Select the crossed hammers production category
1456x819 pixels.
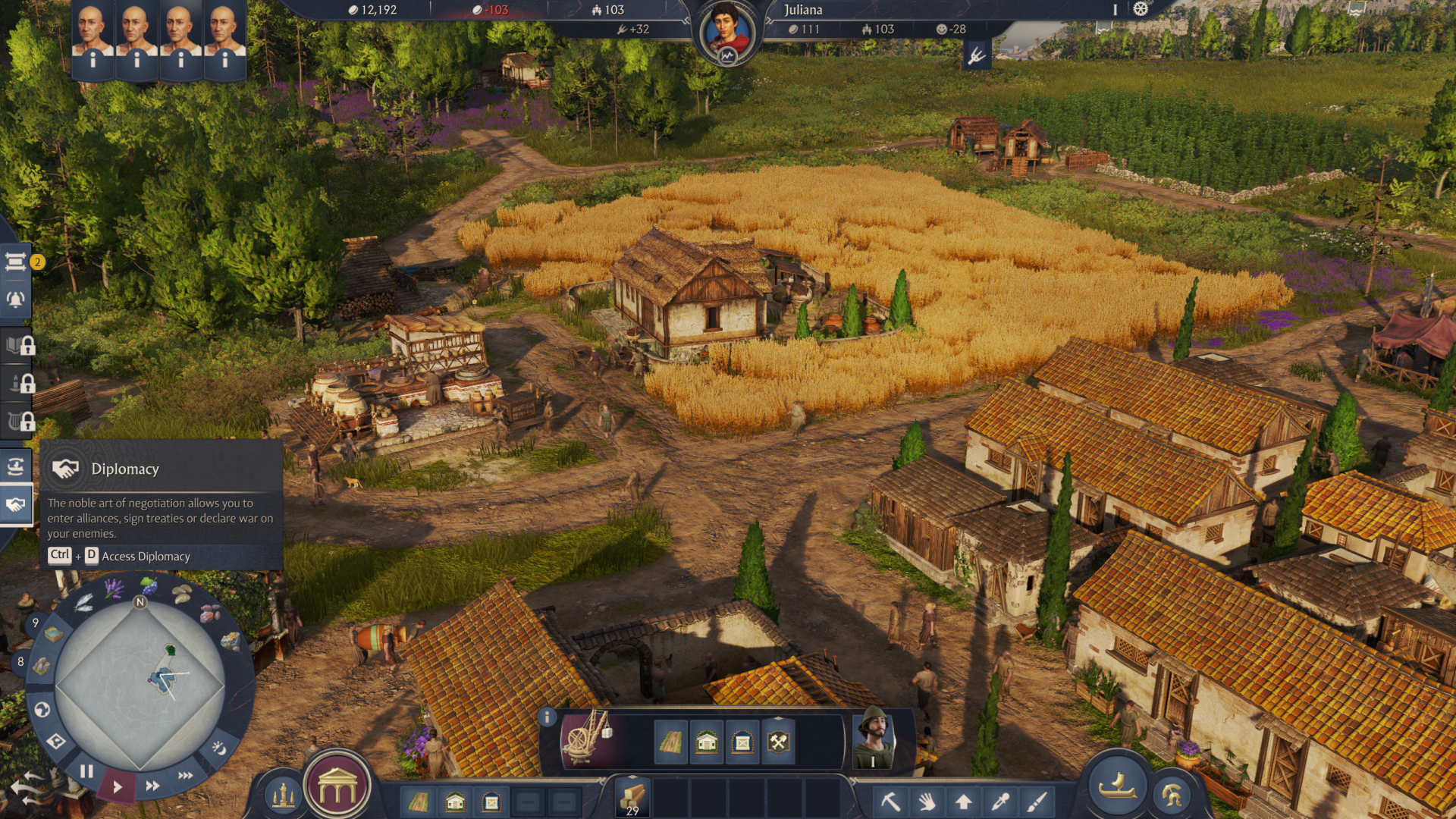pyautogui.click(x=779, y=742)
